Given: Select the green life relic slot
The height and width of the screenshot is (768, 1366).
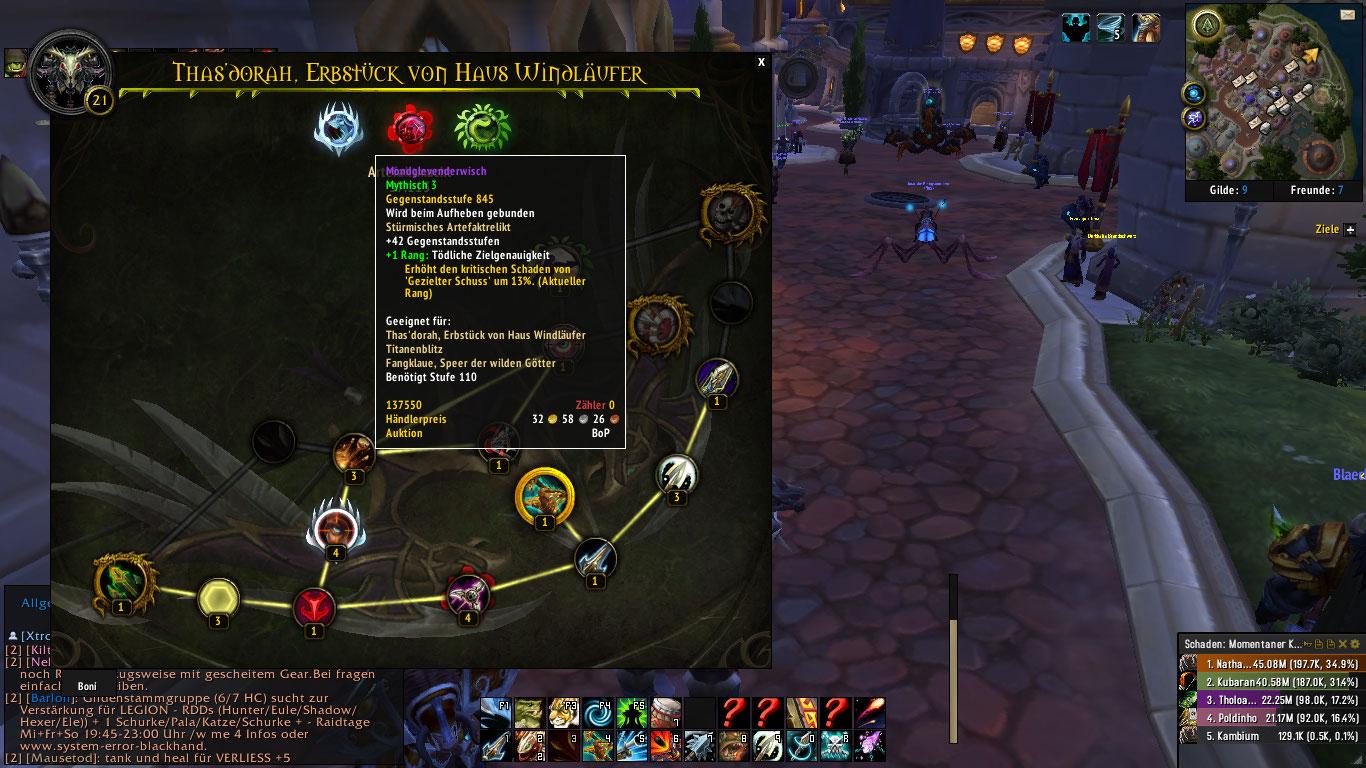Looking at the screenshot, I should [482, 128].
